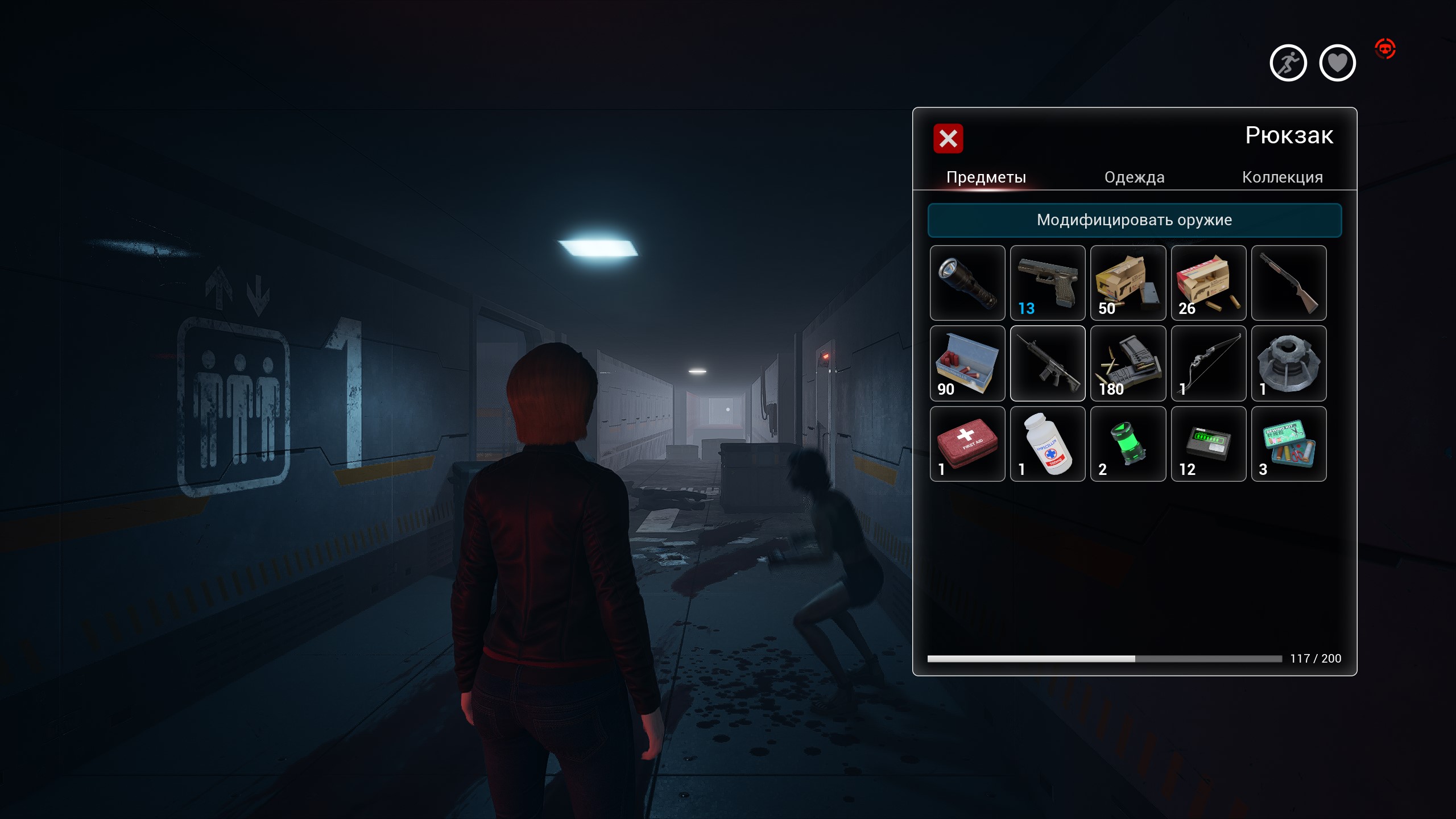Viewport: 1456px width, 819px height.
Task: Select the sewing kit slot
Action: pos(1288,444)
